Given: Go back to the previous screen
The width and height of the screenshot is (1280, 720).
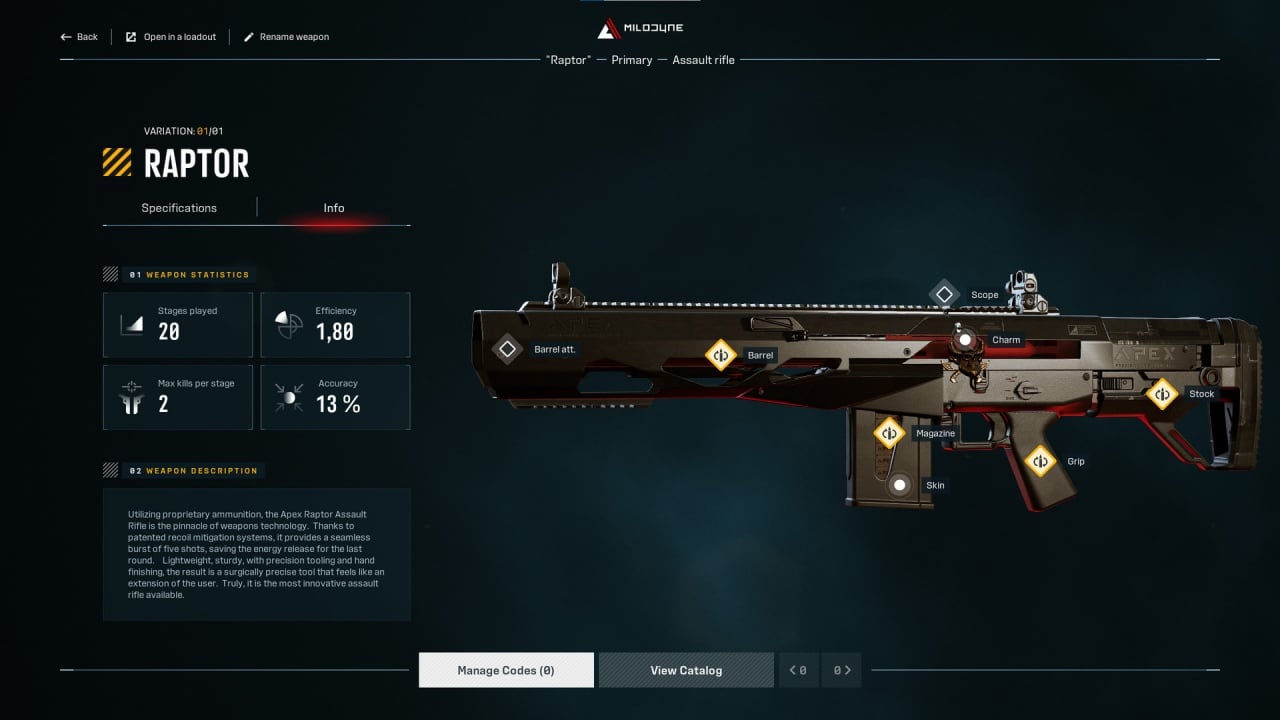Looking at the screenshot, I should [x=79, y=37].
